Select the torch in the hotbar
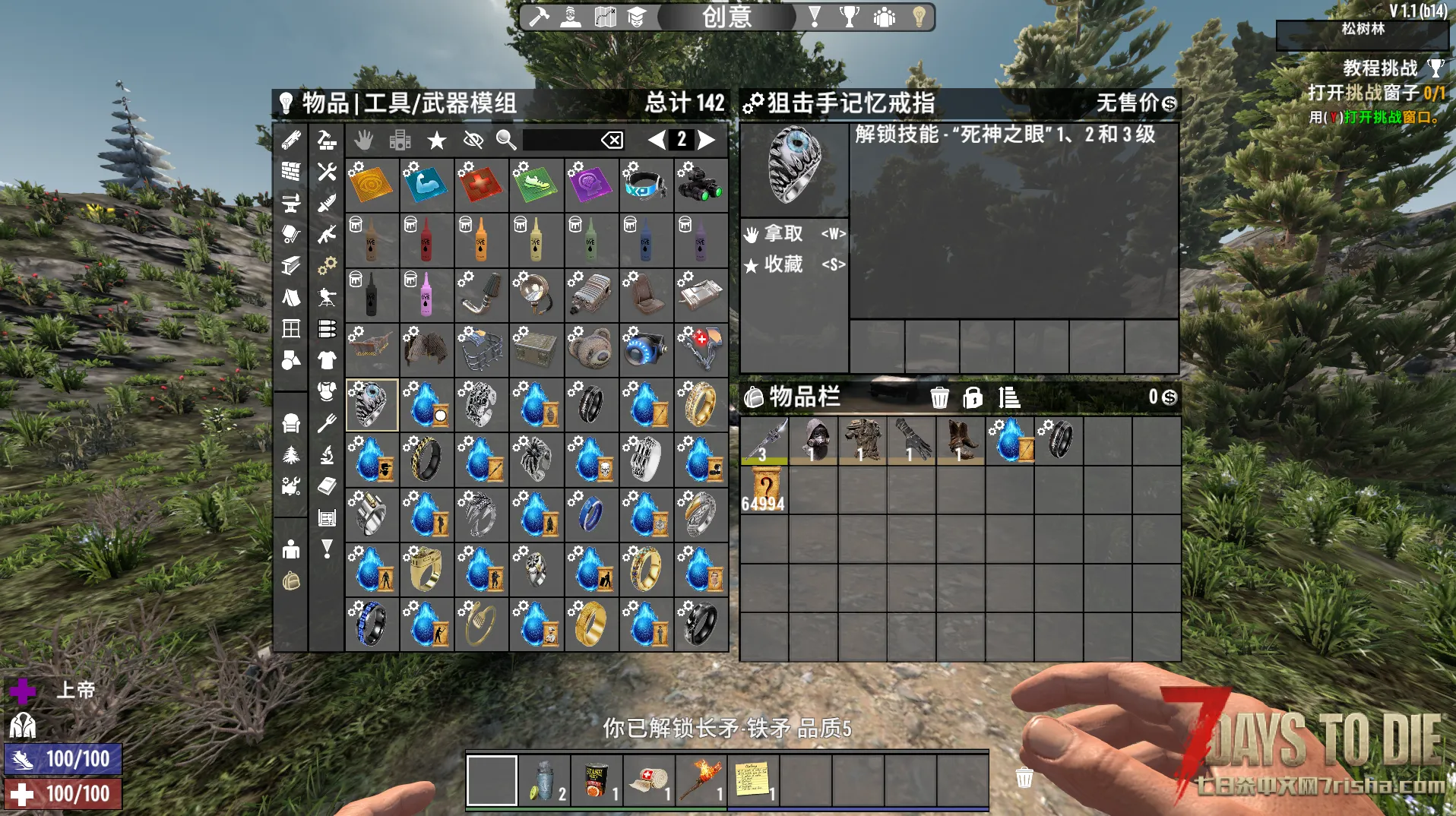Screen dimensions: 1456x816 [x=701, y=780]
